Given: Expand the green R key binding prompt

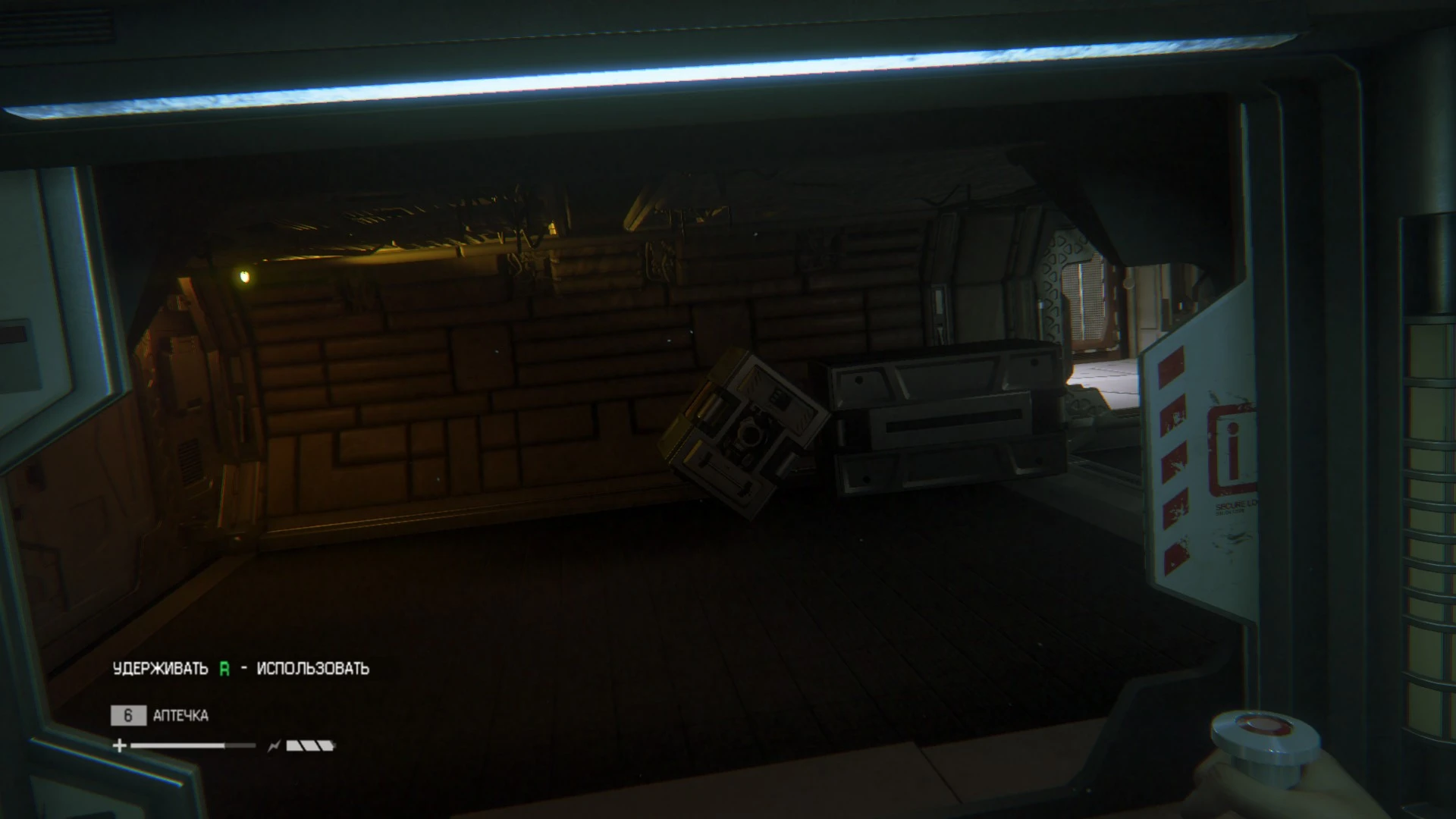Looking at the screenshot, I should tap(224, 669).
